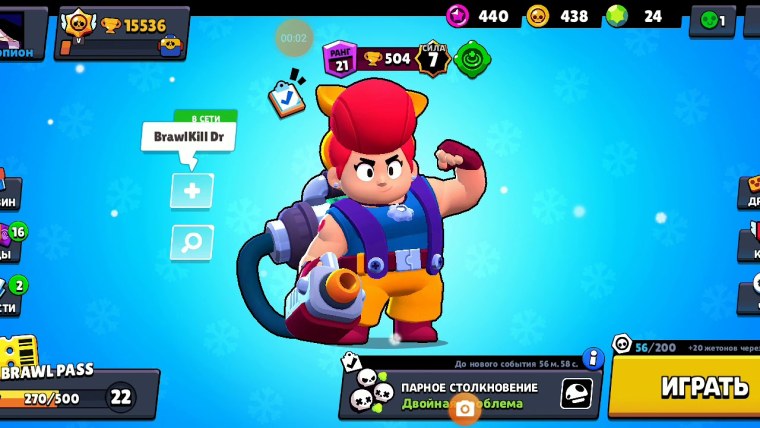Tap the orange screenshot camera overlay button

click(x=463, y=407)
